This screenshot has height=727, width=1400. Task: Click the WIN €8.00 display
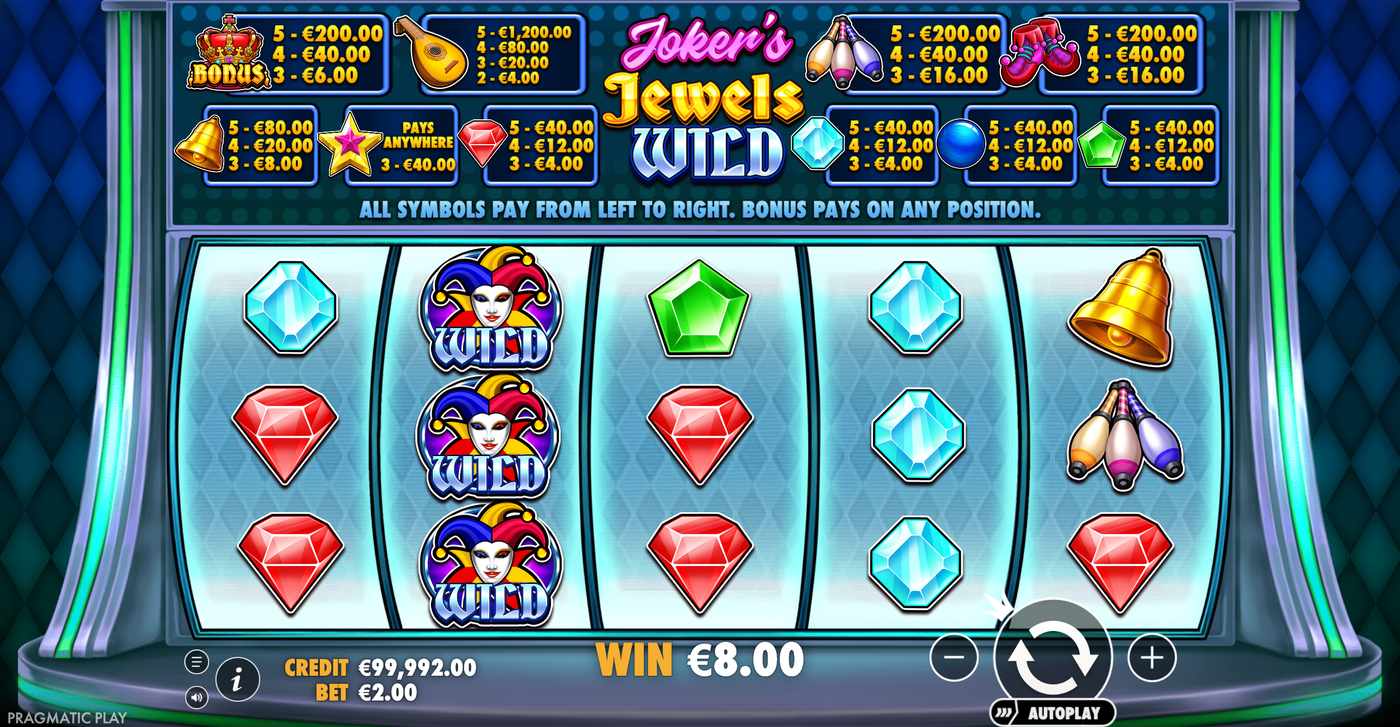tap(698, 659)
